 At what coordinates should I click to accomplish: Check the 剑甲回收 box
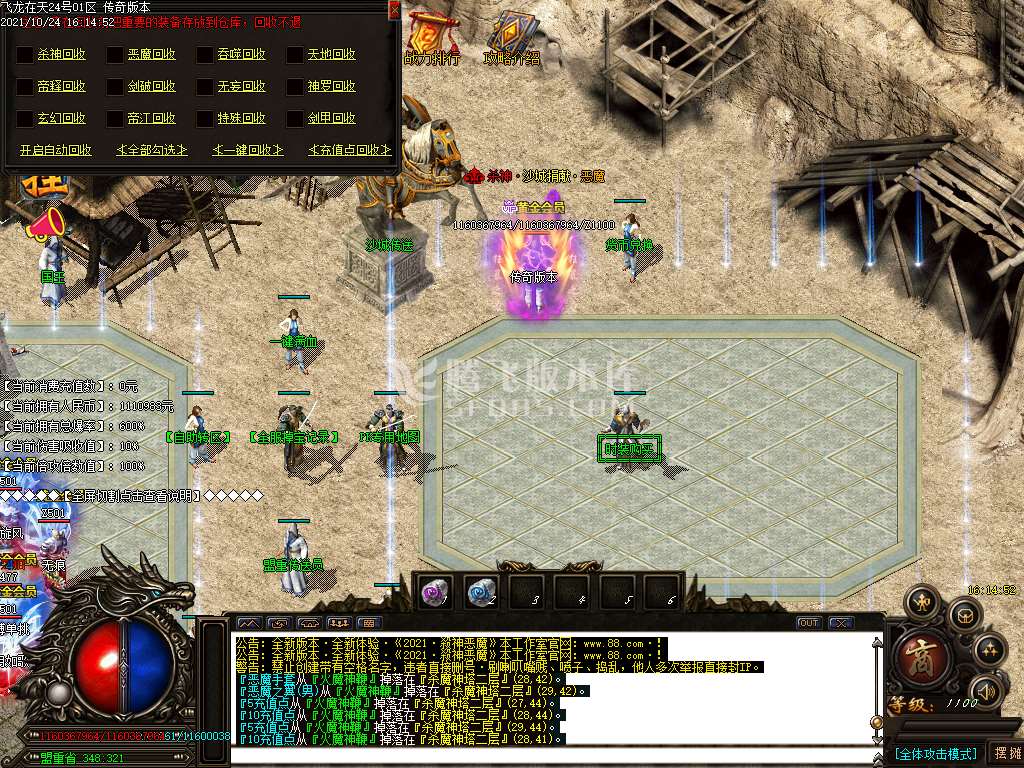coord(295,119)
